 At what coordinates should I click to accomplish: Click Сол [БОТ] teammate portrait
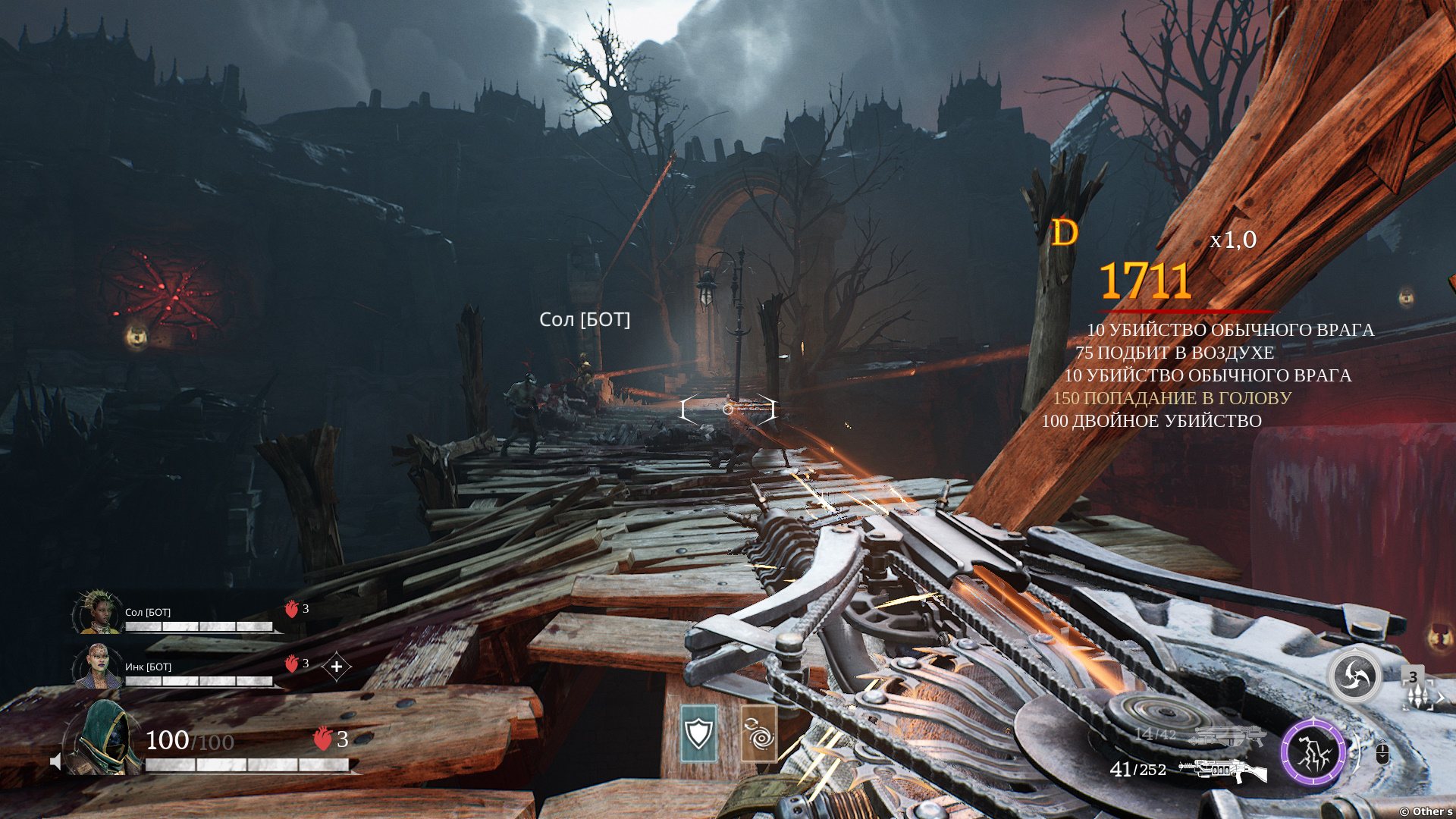tap(99, 613)
